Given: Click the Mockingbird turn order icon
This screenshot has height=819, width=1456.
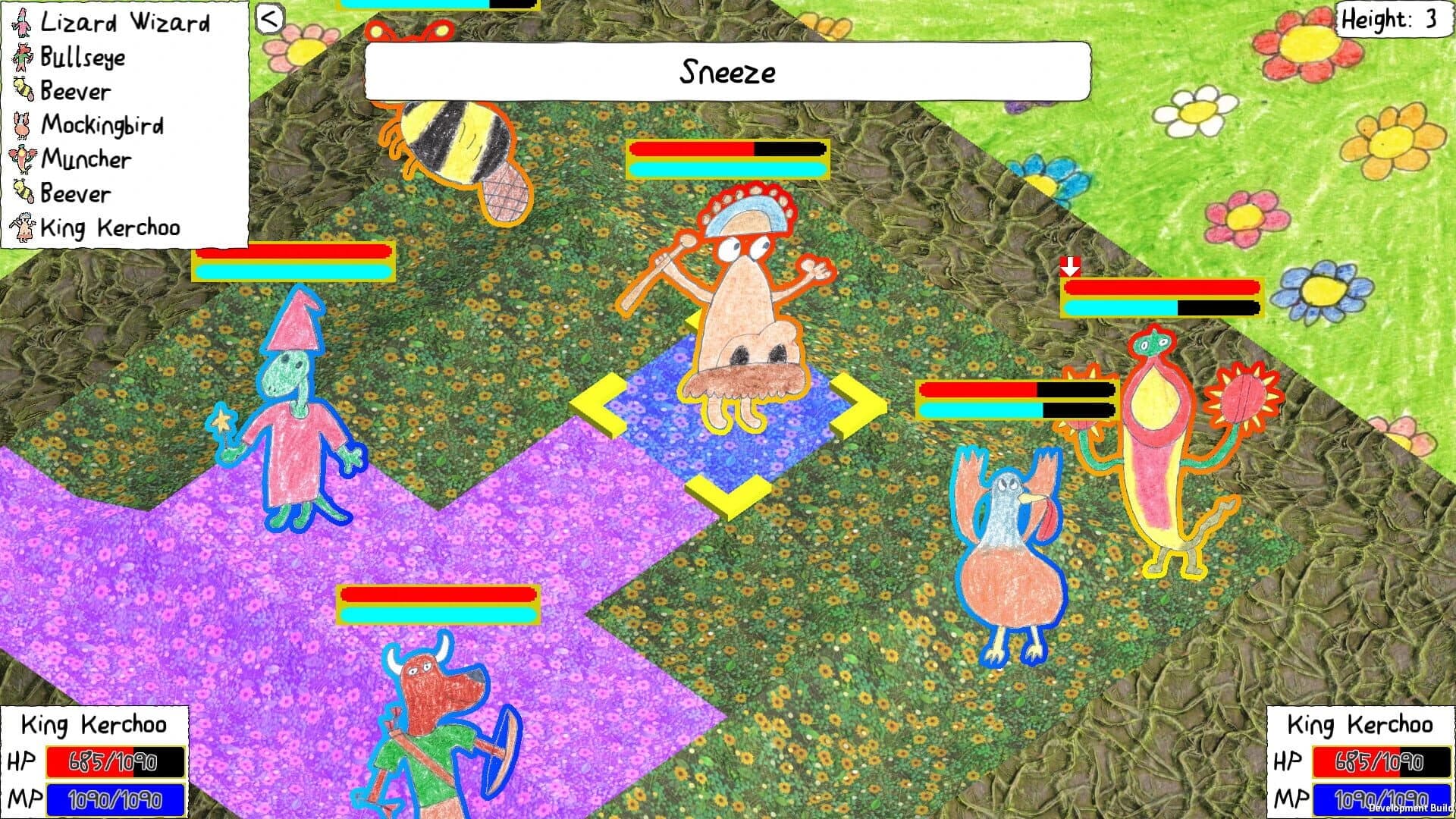Looking at the screenshot, I should (20, 125).
